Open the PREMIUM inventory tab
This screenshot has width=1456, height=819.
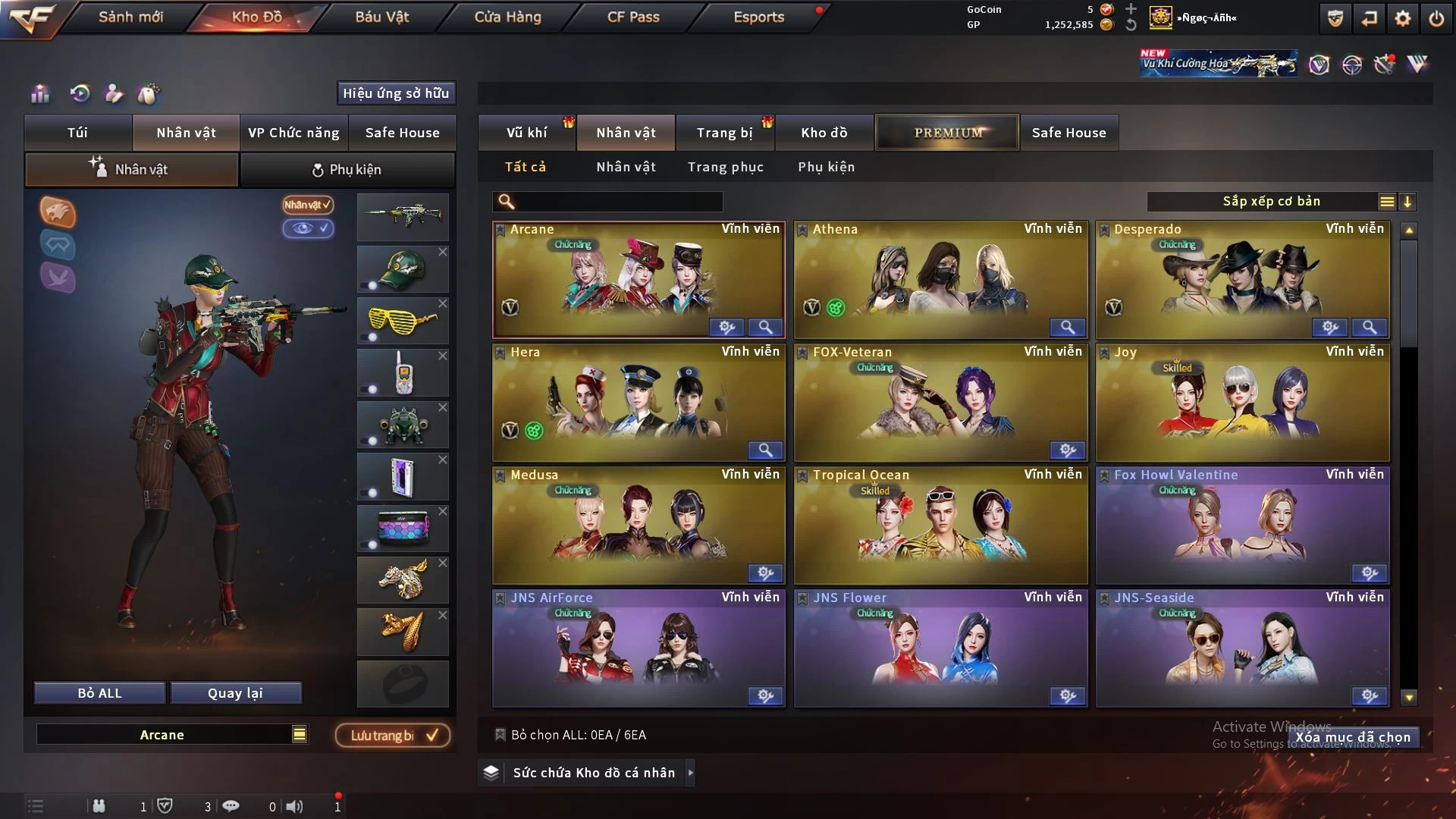click(x=948, y=133)
